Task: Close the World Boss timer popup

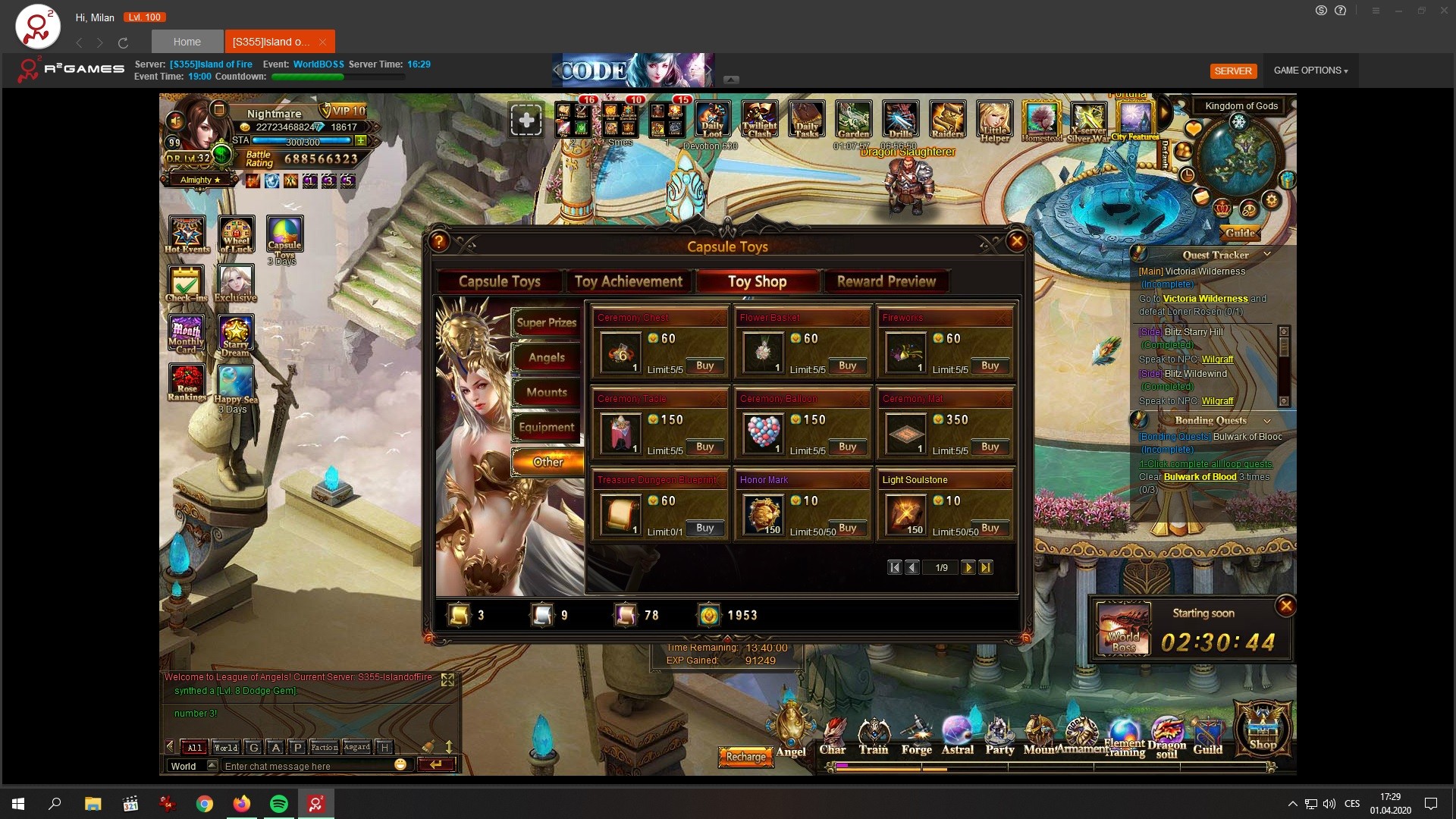Action: point(1285,606)
